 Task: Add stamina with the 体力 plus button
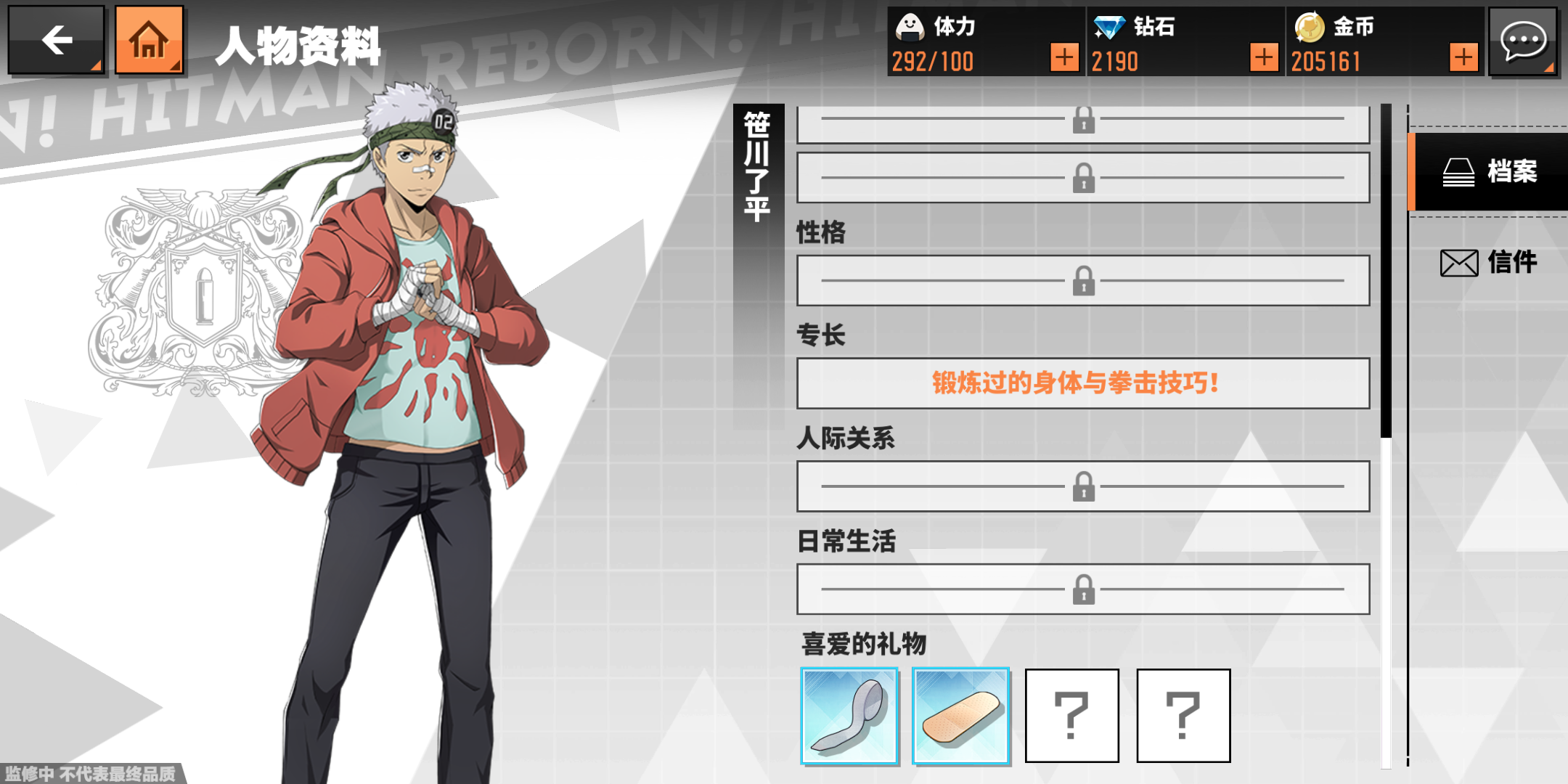pos(1063,57)
